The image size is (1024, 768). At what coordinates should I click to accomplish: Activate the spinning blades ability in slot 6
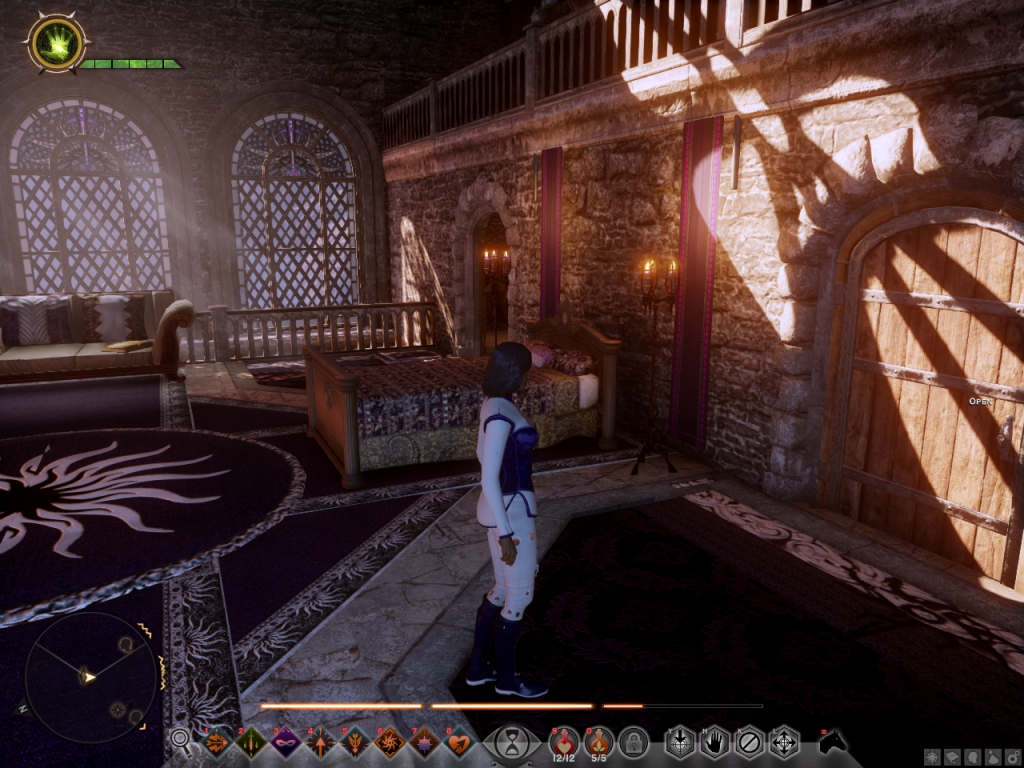pyautogui.click(x=389, y=743)
